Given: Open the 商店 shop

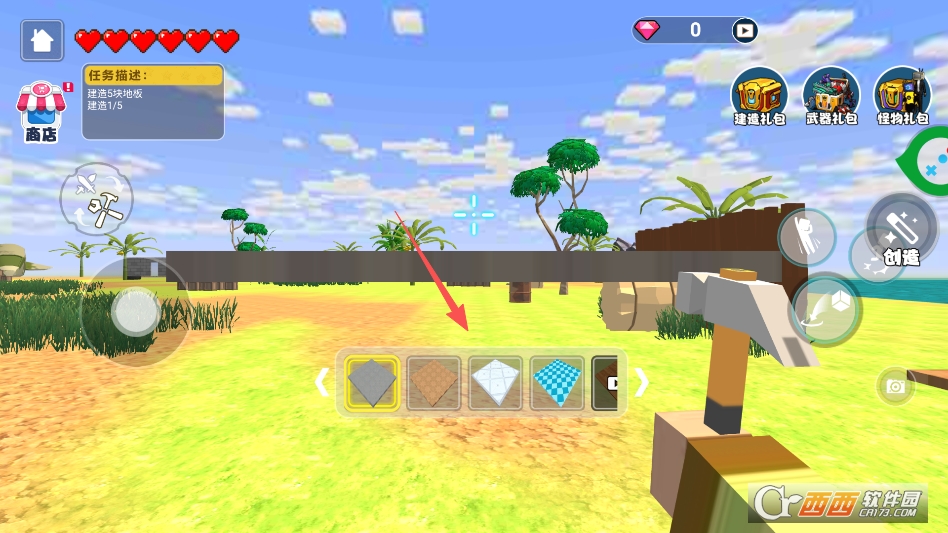Looking at the screenshot, I should (x=40, y=112).
